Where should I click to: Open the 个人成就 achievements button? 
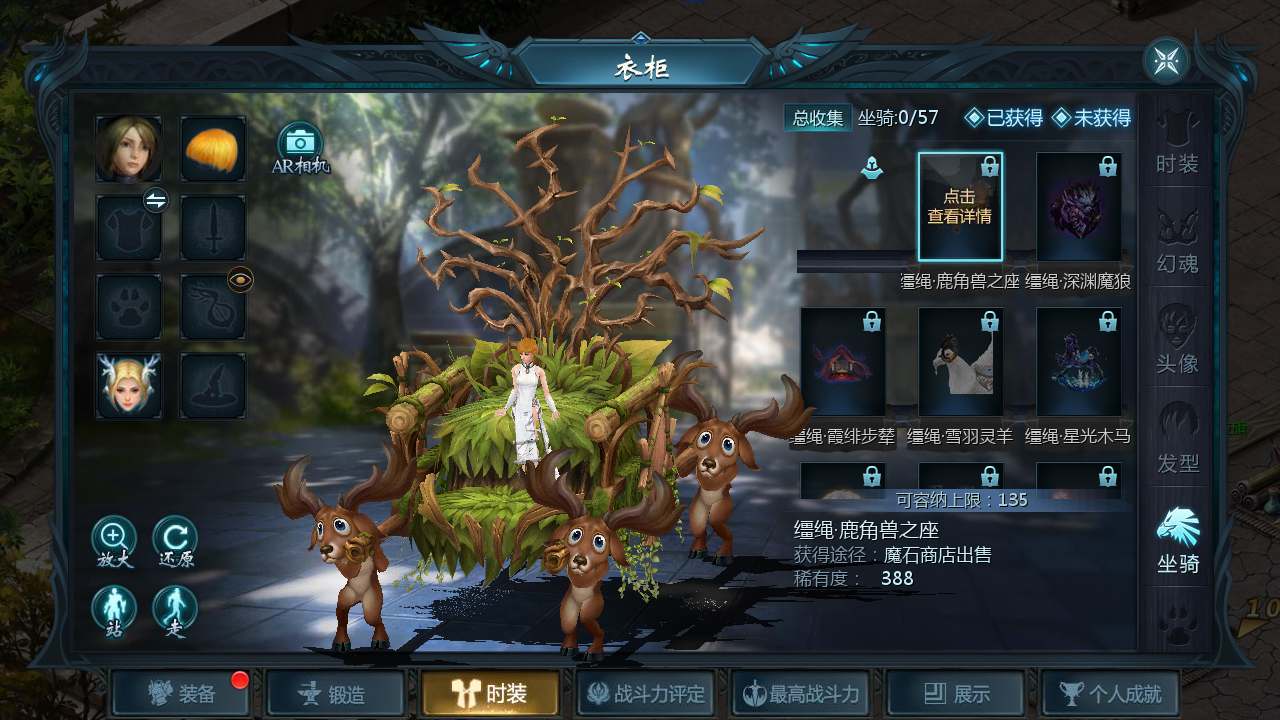click(1109, 694)
